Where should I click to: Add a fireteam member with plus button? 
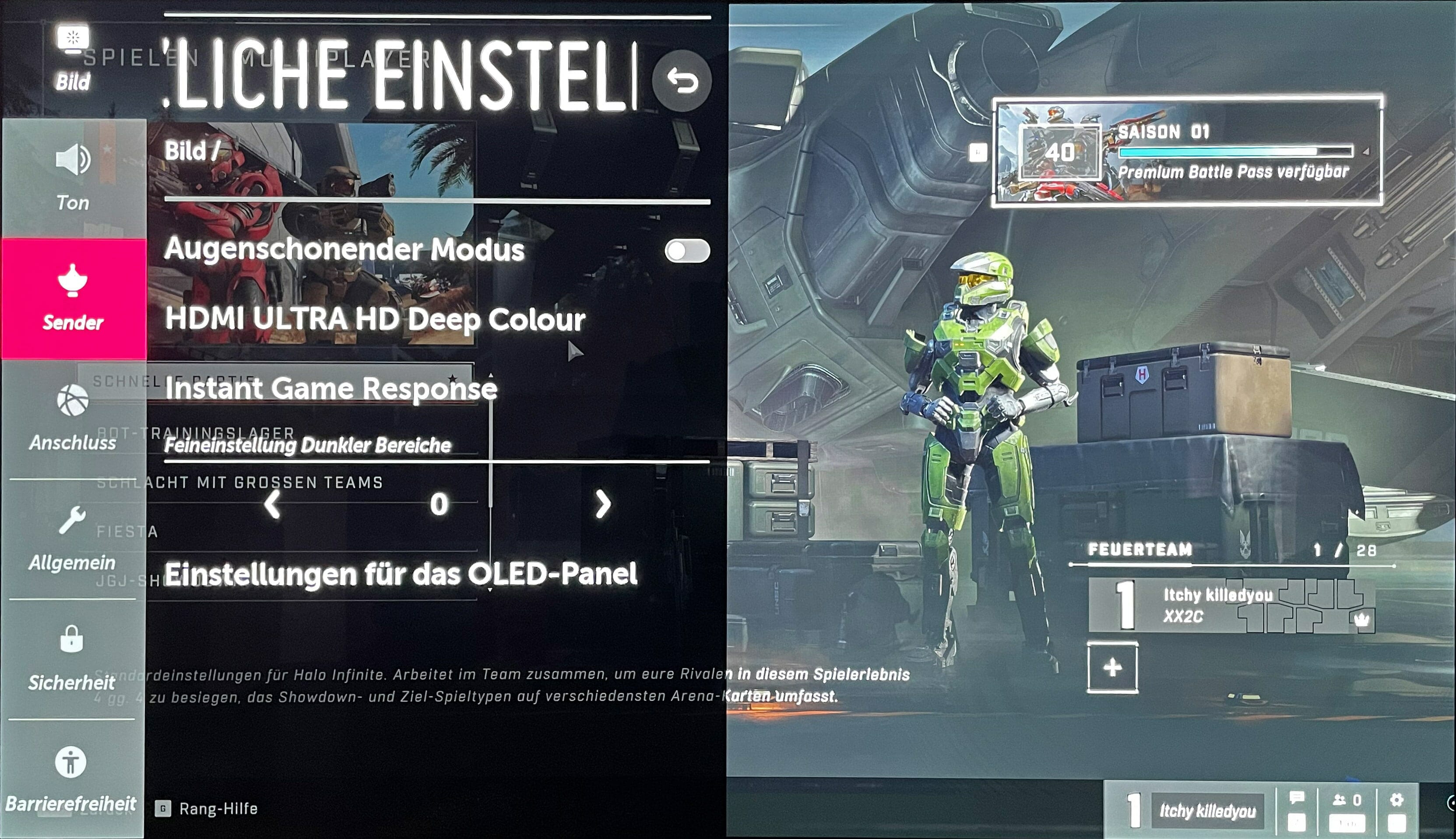tap(1112, 668)
